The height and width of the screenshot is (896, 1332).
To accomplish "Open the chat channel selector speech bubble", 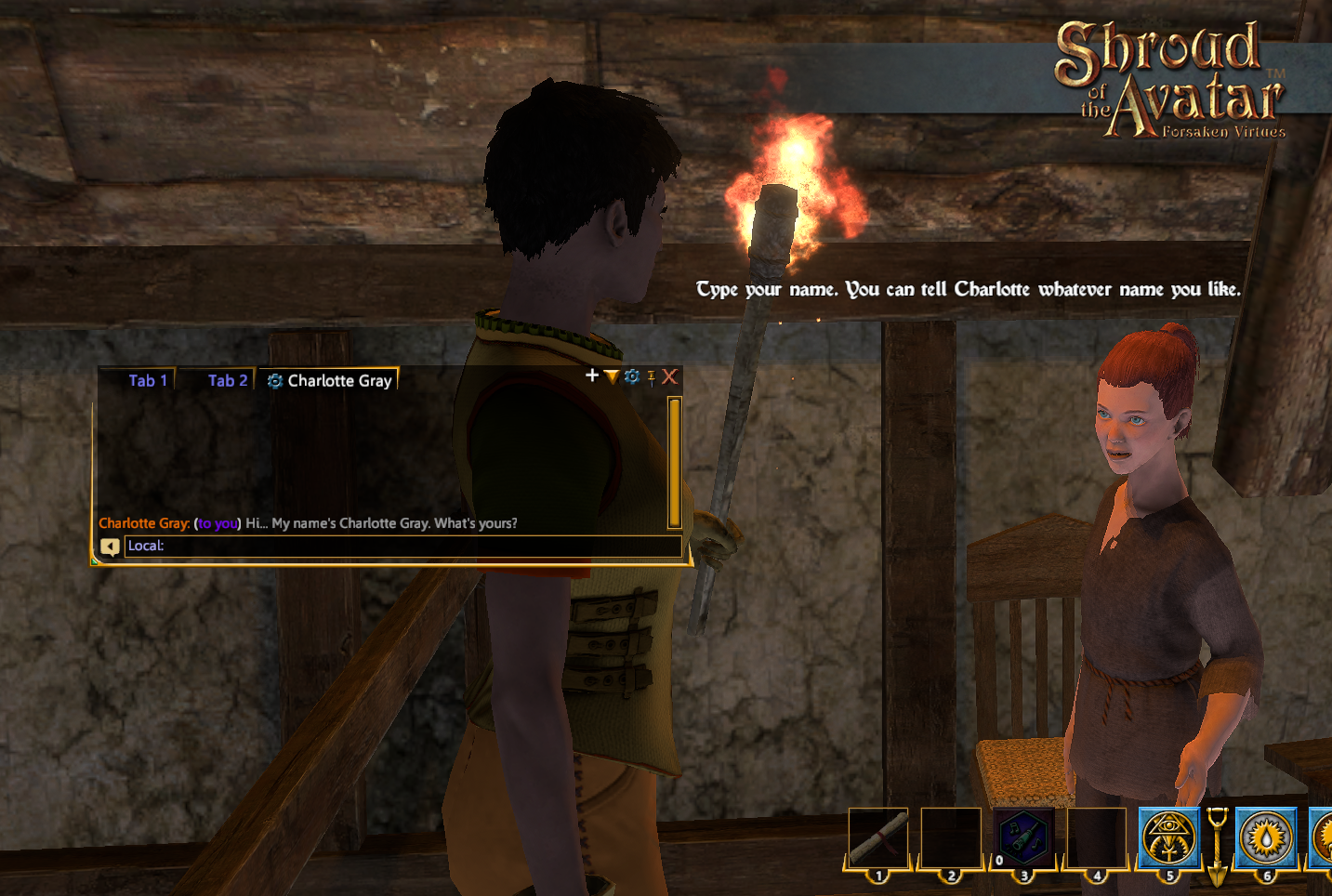I will pyautogui.click(x=110, y=547).
